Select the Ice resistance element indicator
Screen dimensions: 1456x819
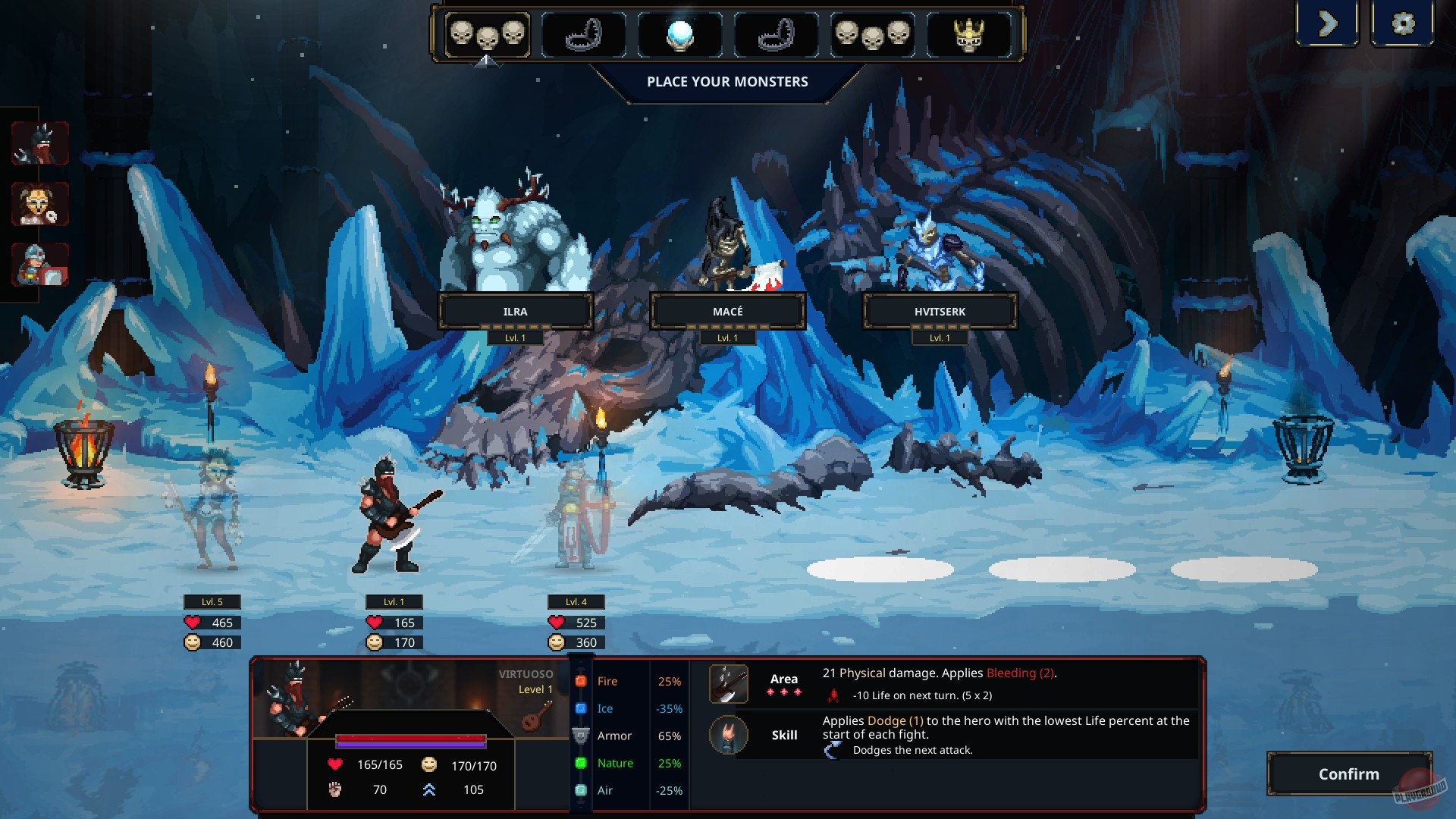pos(581,708)
